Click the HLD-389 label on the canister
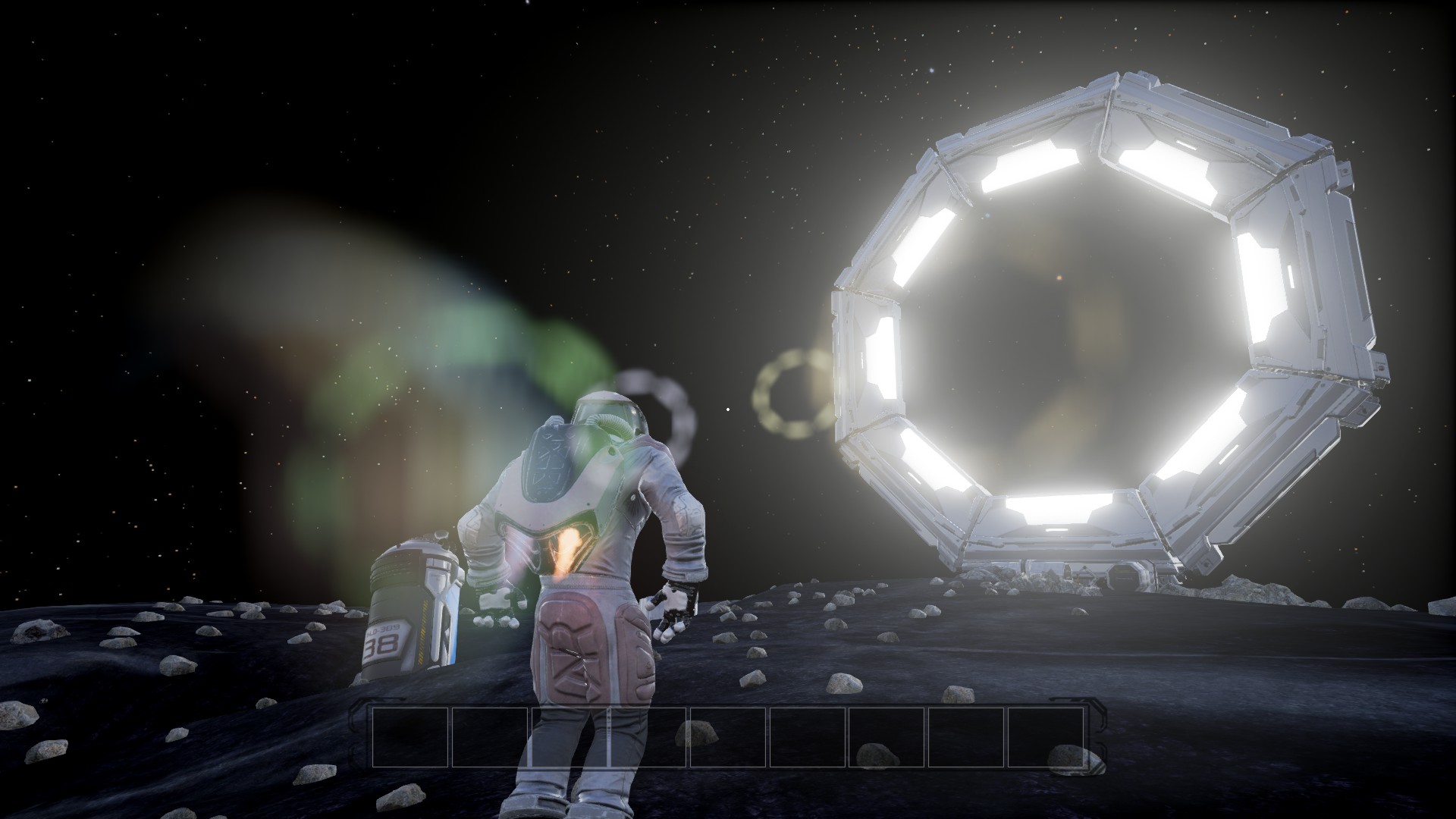This screenshot has height=819, width=1456. pyautogui.click(x=384, y=629)
